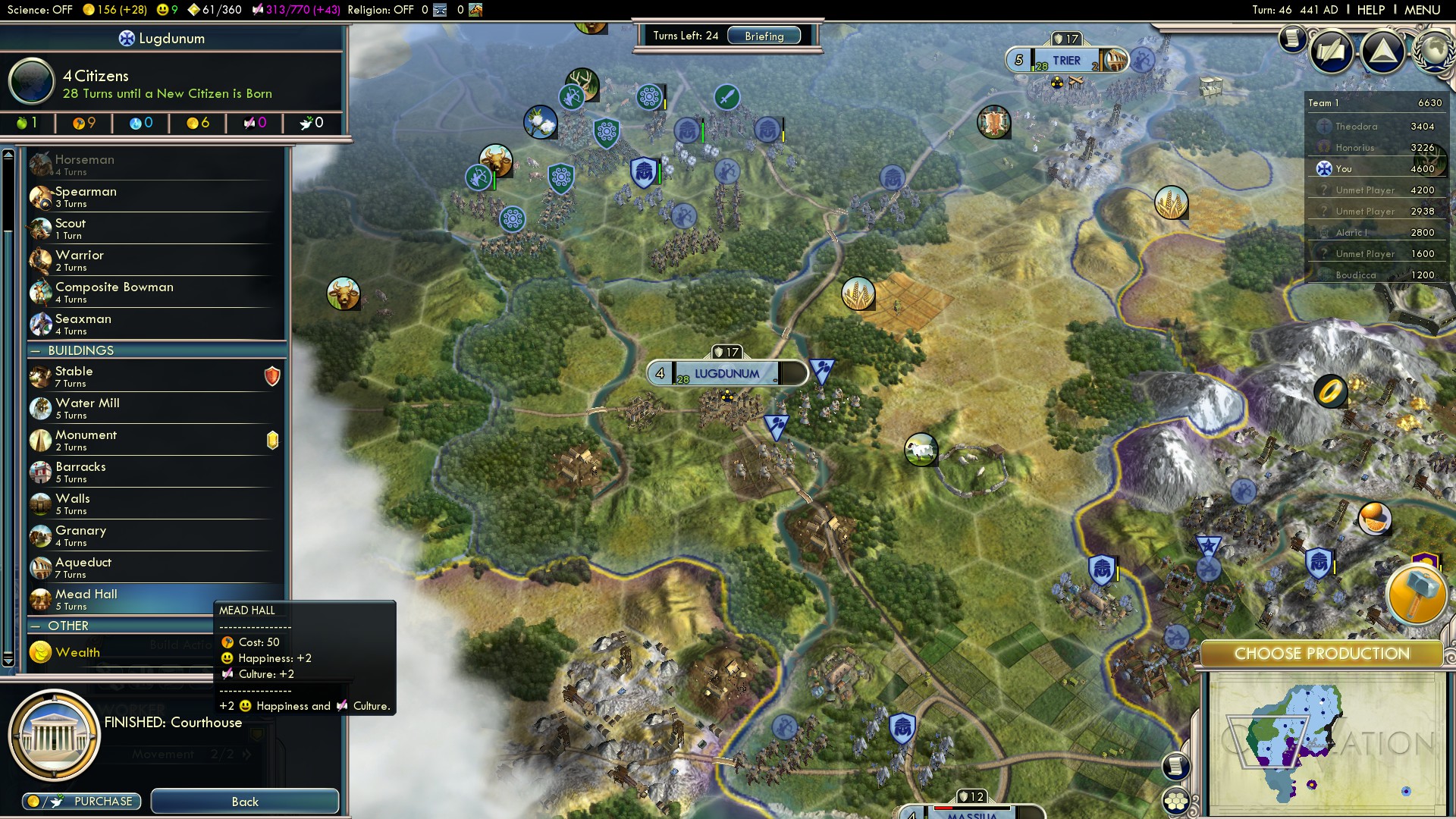
Task: Choose Spearman from the production list
Action: coord(155,196)
